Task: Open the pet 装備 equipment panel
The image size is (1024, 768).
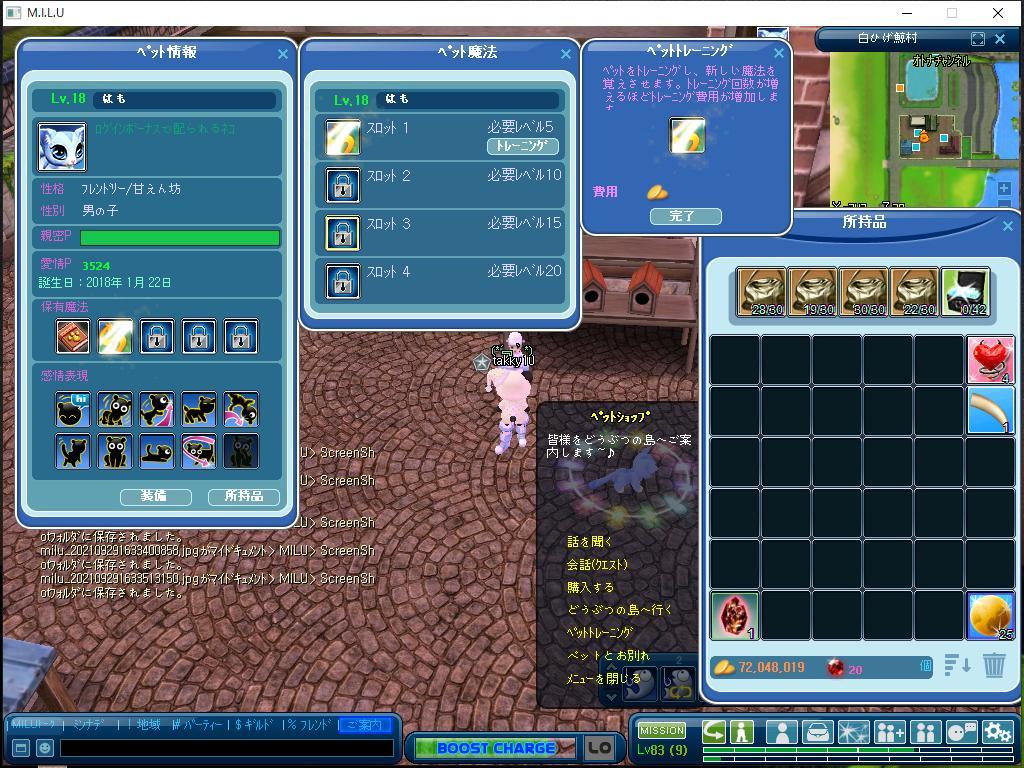Action: (155, 496)
